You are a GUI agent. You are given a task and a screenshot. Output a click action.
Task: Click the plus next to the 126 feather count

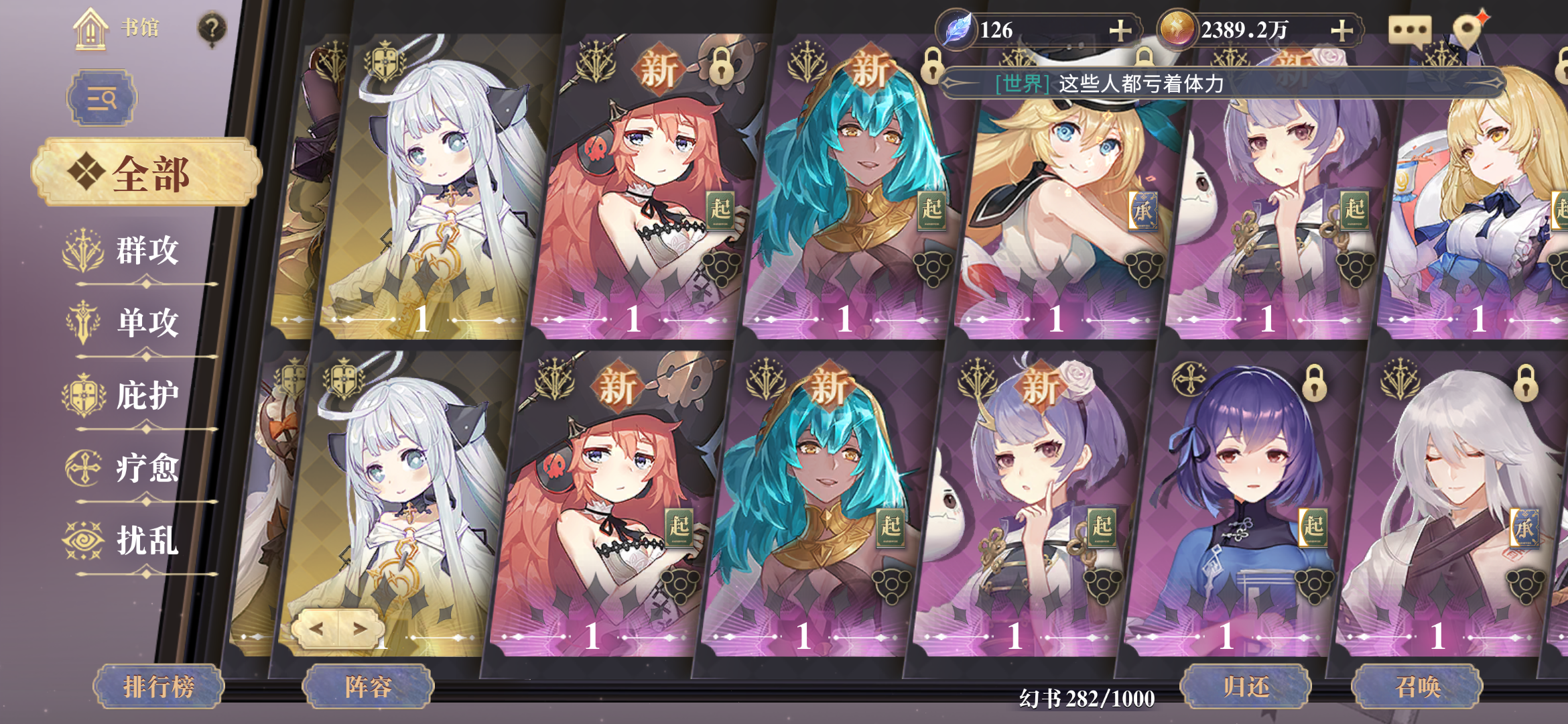pos(1120,29)
